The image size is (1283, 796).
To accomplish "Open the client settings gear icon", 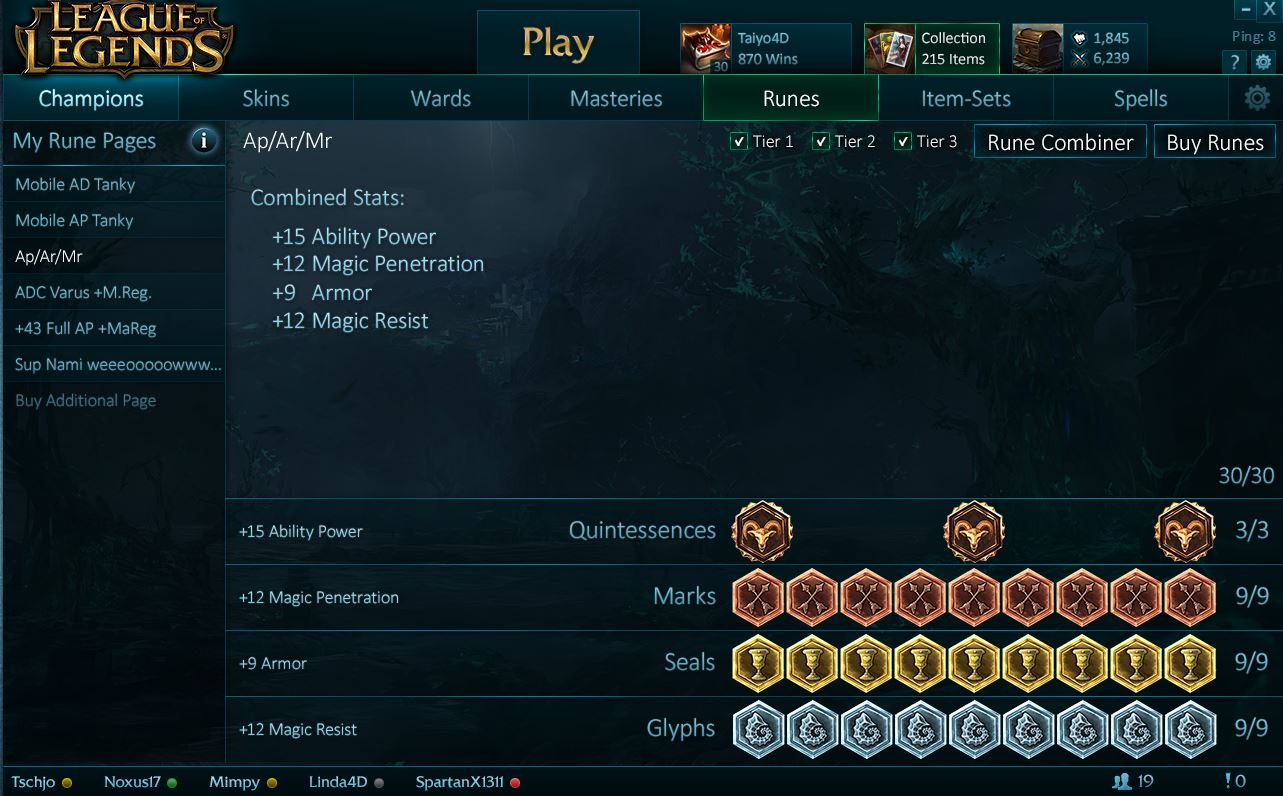I will click(x=1264, y=61).
